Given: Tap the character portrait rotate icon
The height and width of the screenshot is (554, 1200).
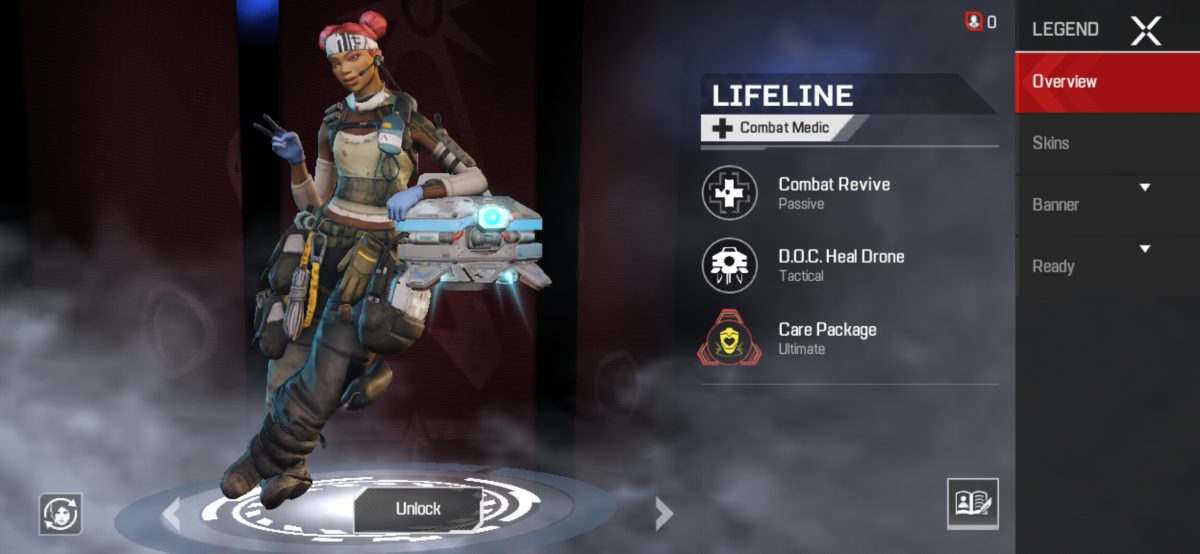Looking at the screenshot, I should point(60,514).
